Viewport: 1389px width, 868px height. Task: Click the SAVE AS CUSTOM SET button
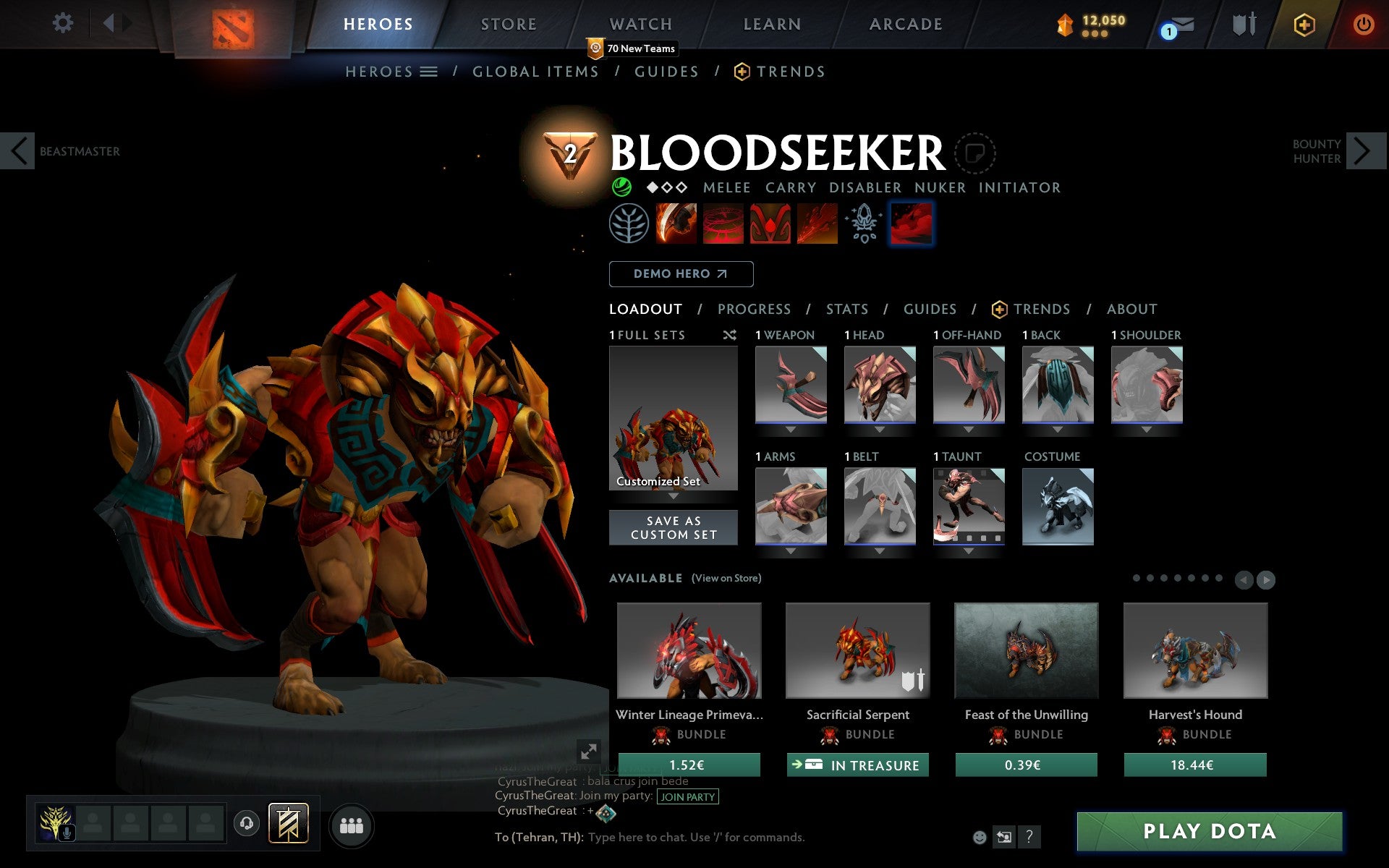tap(674, 527)
